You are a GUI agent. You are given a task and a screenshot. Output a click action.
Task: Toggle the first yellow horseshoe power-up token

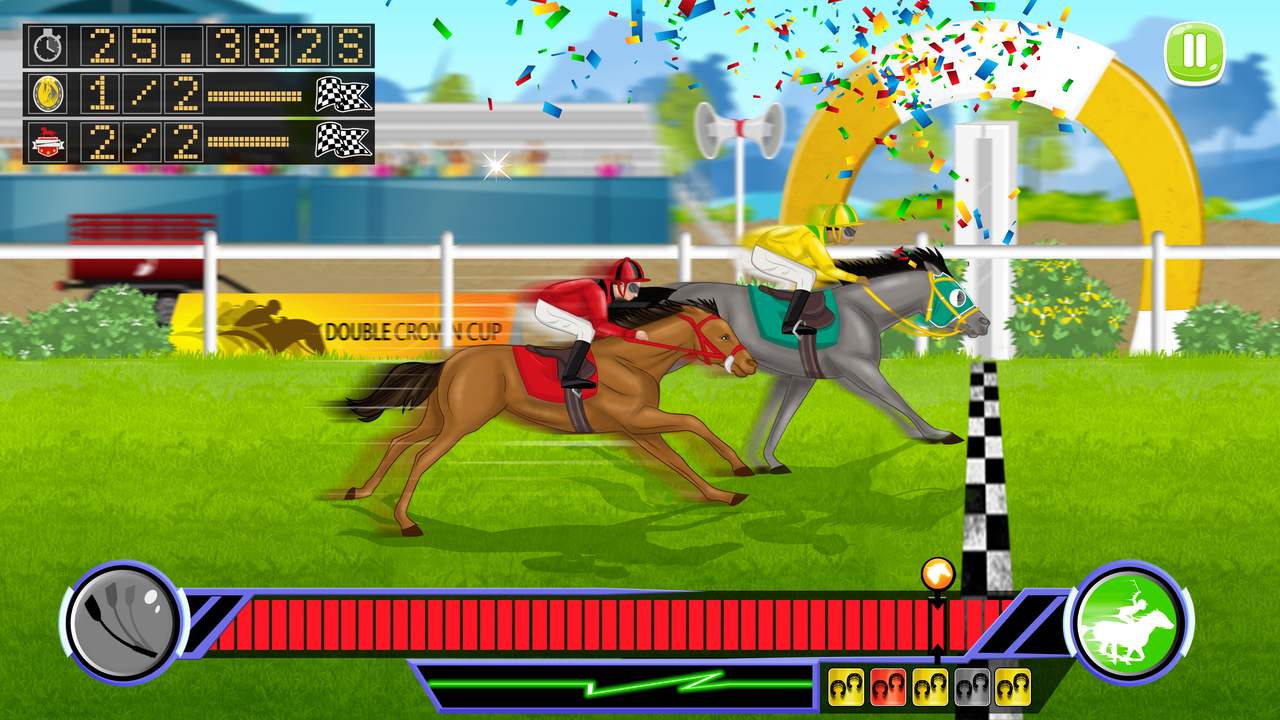(x=846, y=688)
